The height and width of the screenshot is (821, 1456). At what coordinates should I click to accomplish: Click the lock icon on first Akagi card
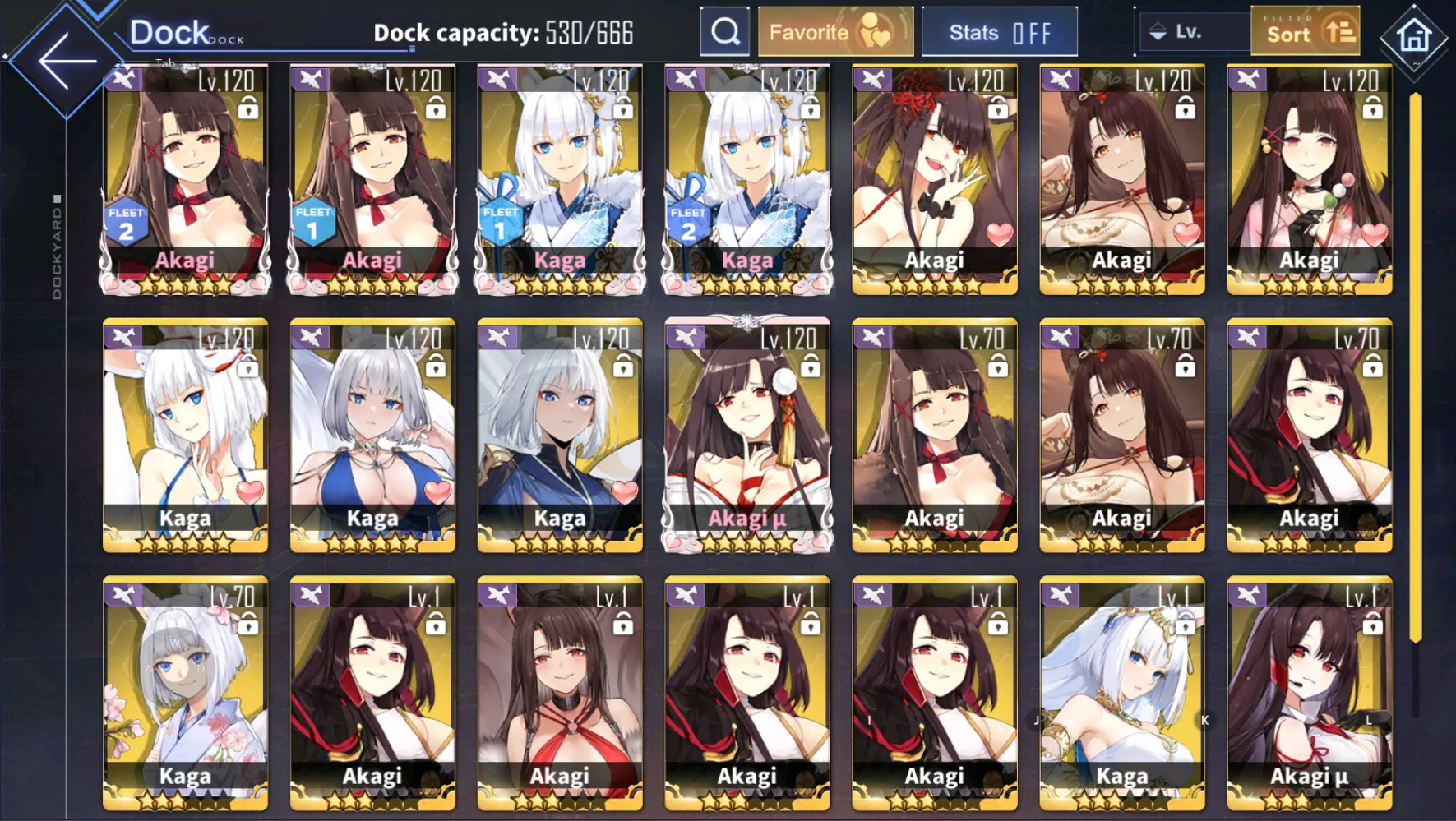click(251, 108)
